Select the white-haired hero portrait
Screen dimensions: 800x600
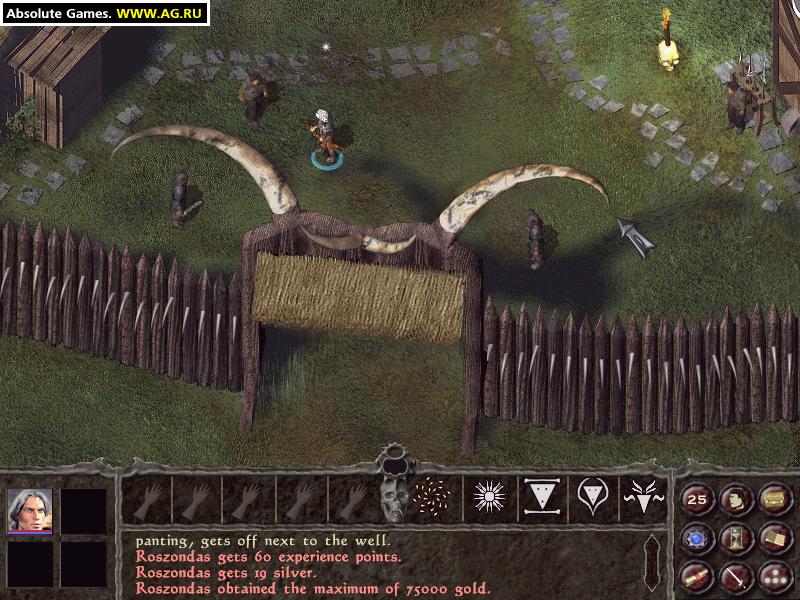pos(30,510)
